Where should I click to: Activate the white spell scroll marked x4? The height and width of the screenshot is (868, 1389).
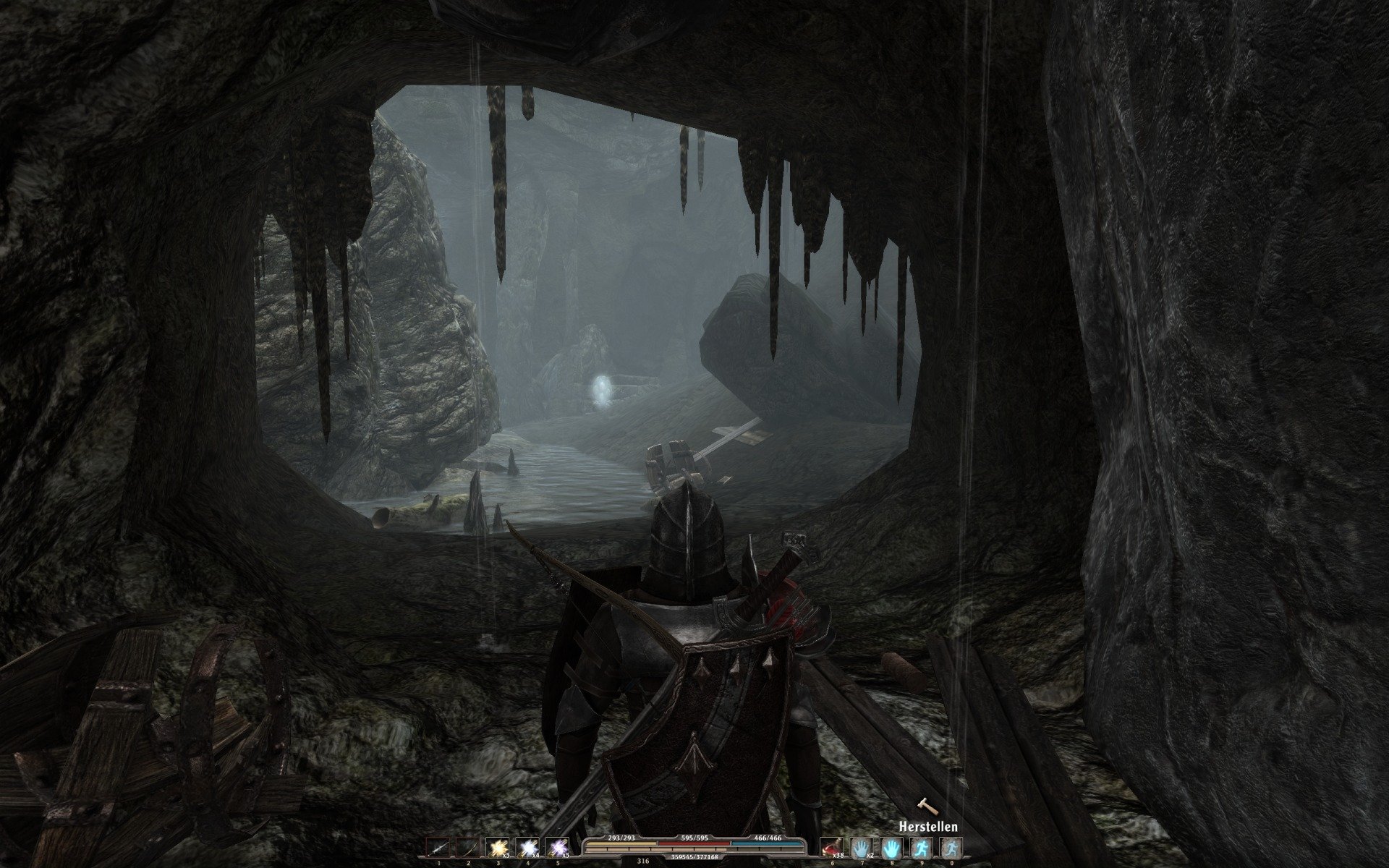[x=527, y=847]
